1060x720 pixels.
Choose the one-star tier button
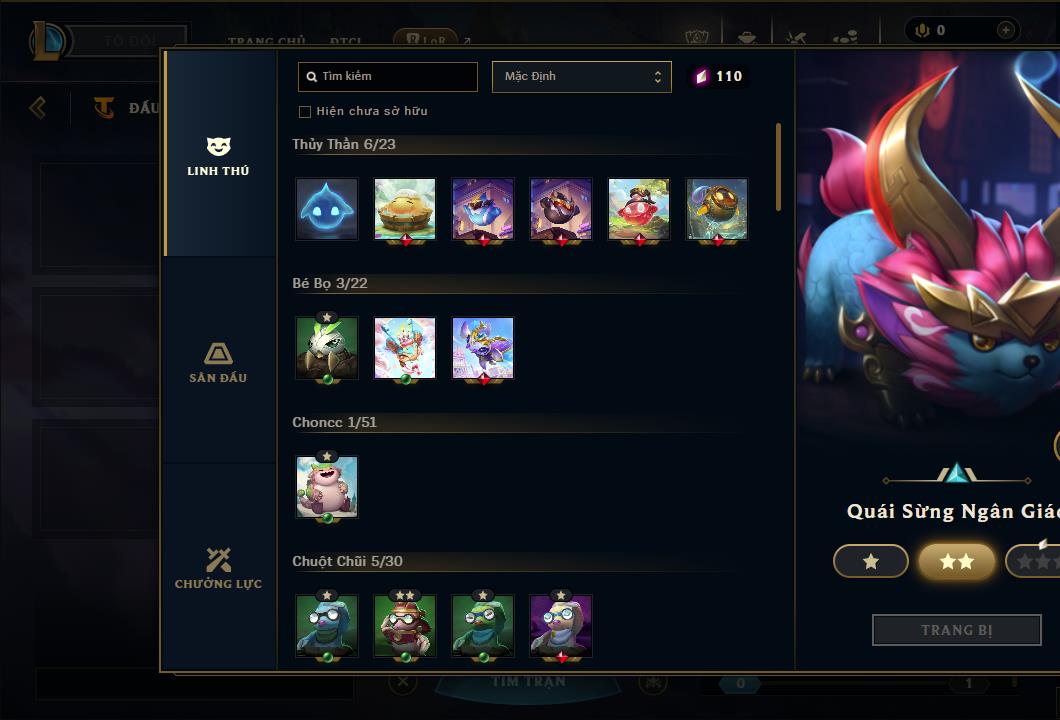pyautogui.click(x=871, y=562)
